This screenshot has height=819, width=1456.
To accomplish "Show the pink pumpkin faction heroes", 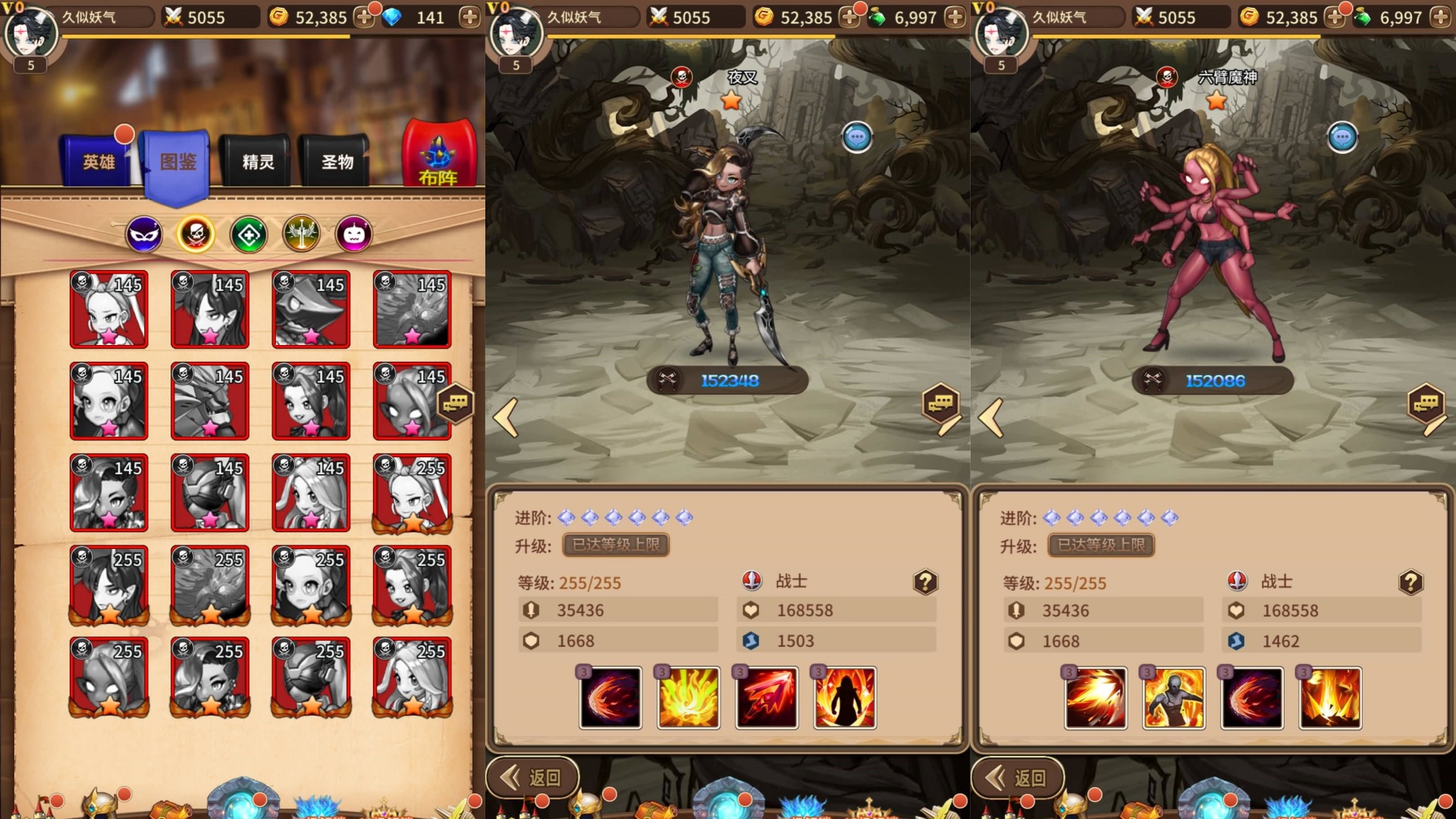I will (354, 235).
